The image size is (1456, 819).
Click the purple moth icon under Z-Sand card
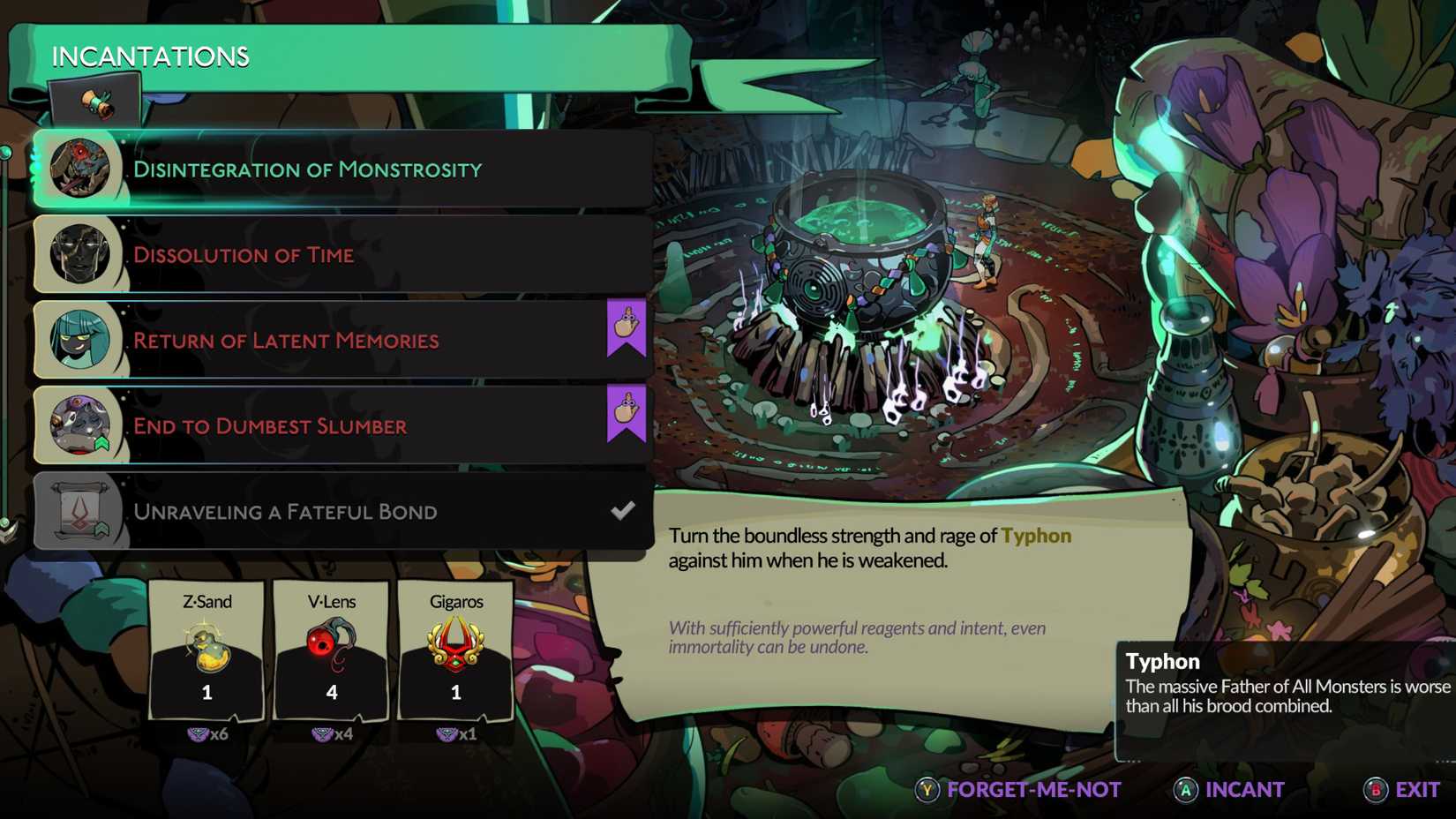coord(198,734)
